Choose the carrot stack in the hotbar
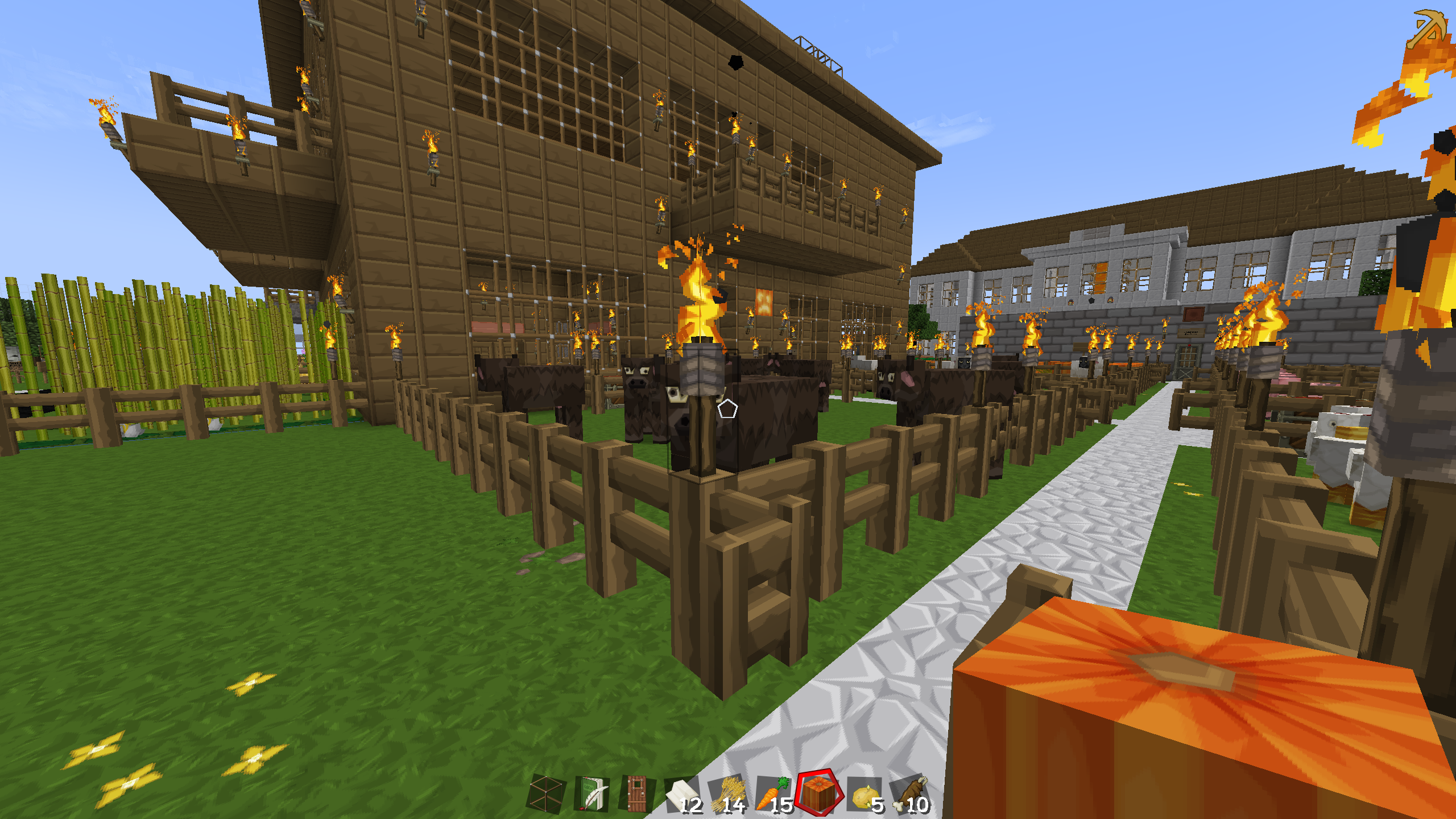This screenshot has height=819, width=1456. tap(773, 794)
